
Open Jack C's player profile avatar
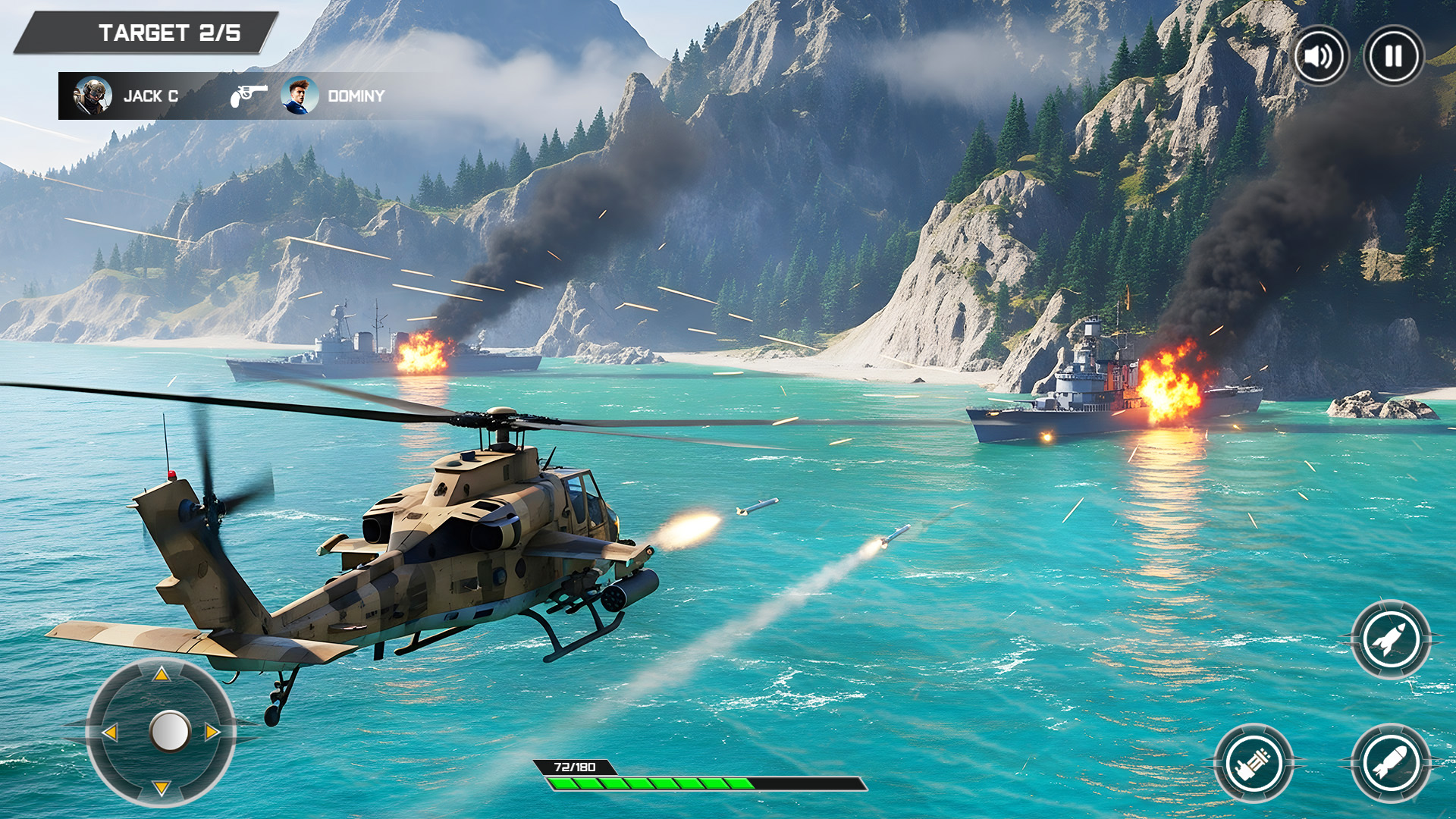tap(93, 96)
